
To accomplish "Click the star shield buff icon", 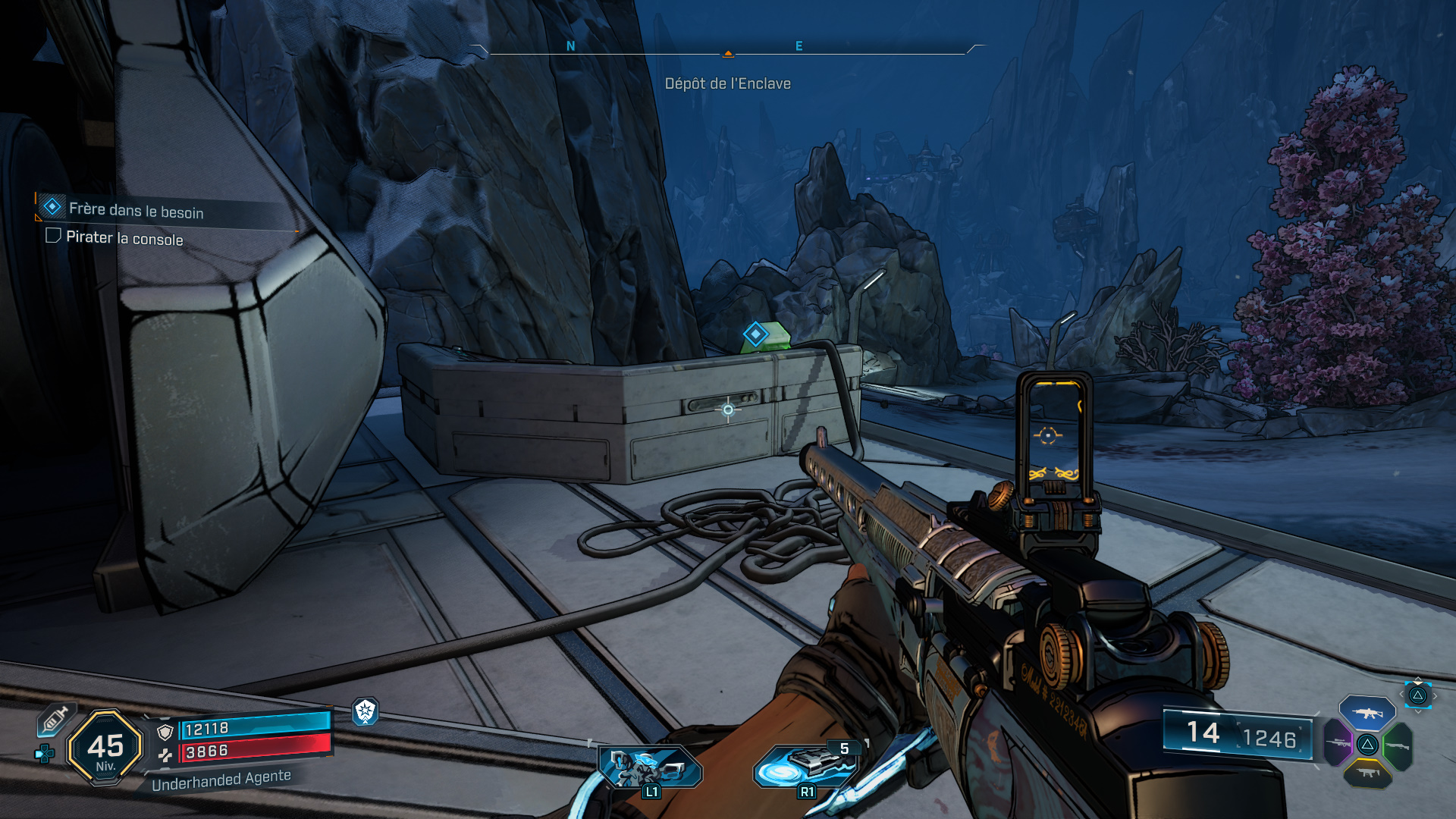I will coord(366,711).
